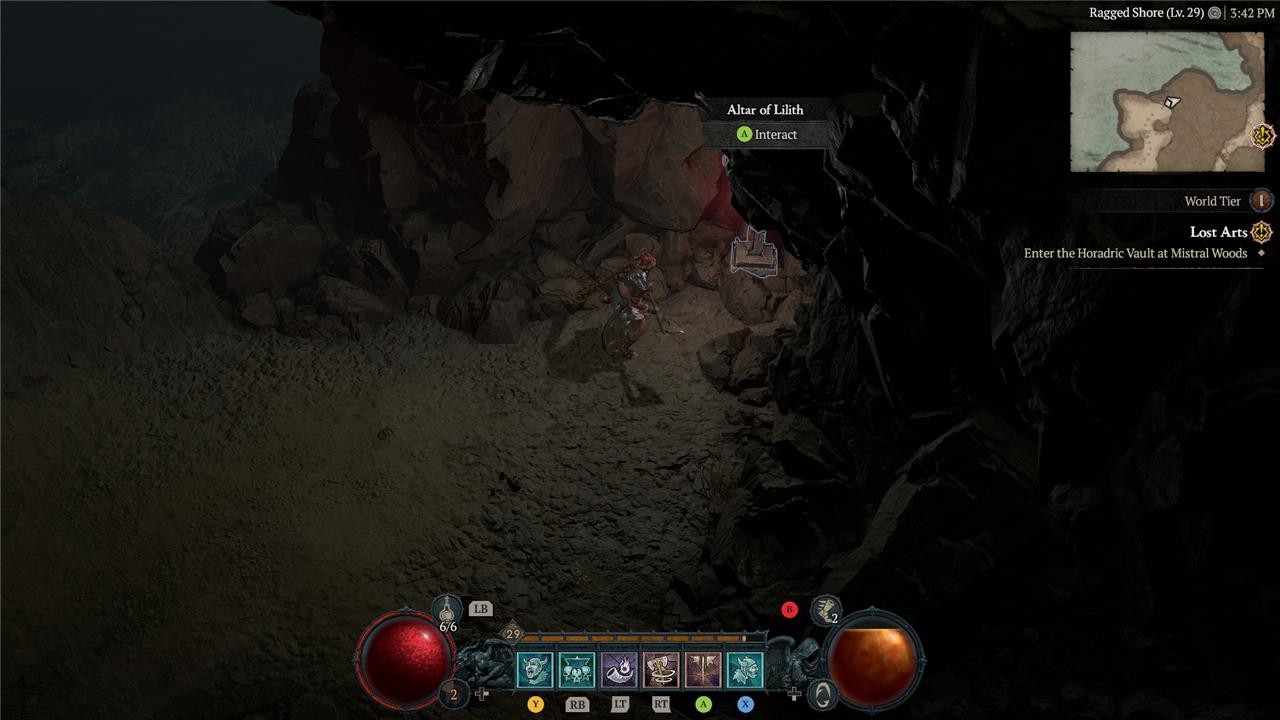
Task: Cast the flaming war horn skill
Action: (x=619, y=669)
